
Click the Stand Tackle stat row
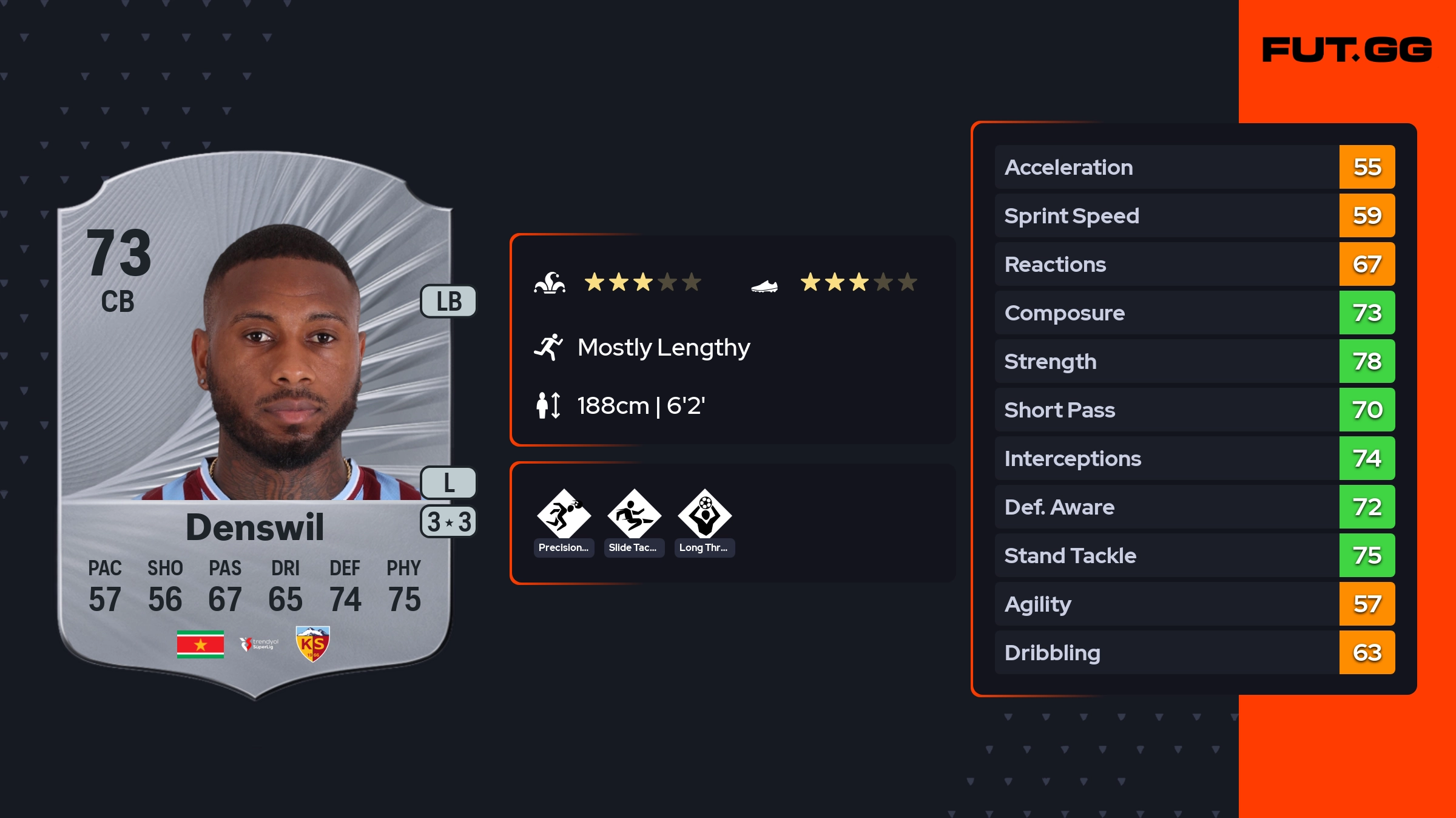[1194, 556]
